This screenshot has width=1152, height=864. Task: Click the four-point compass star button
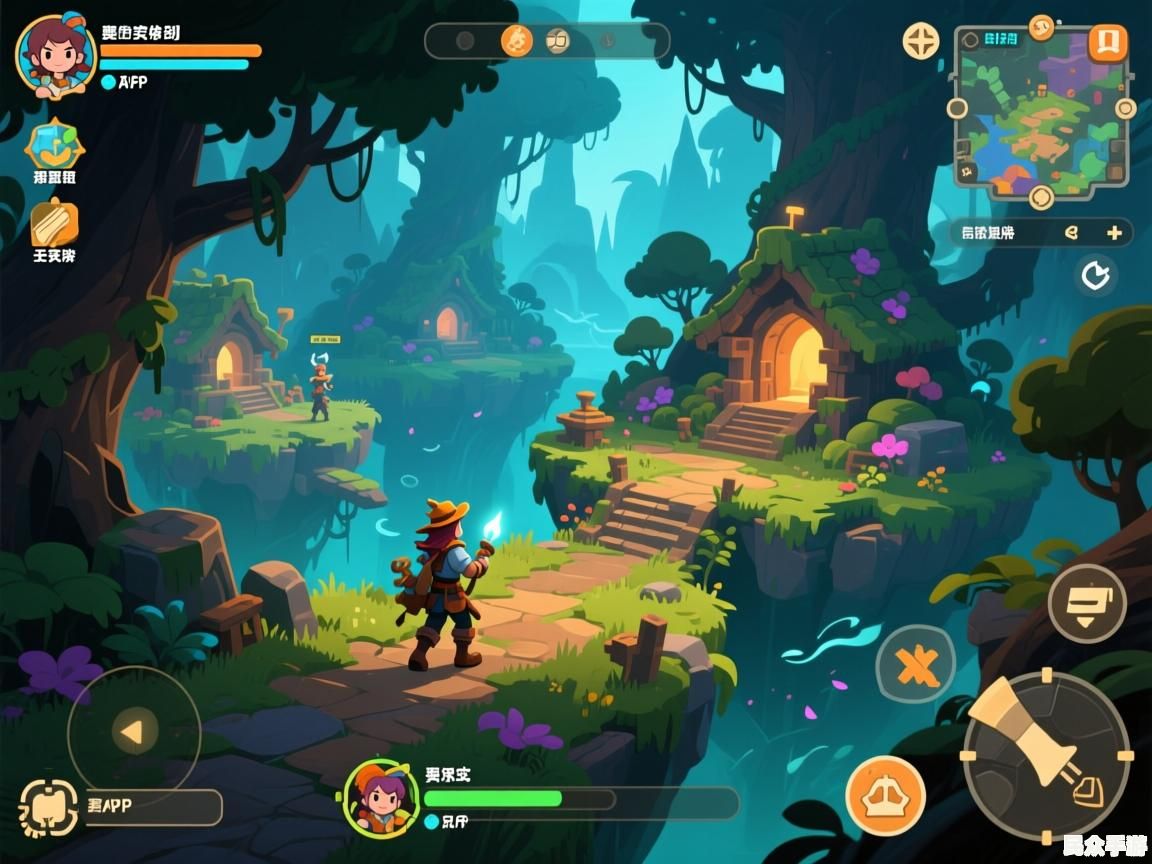point(921,41)
